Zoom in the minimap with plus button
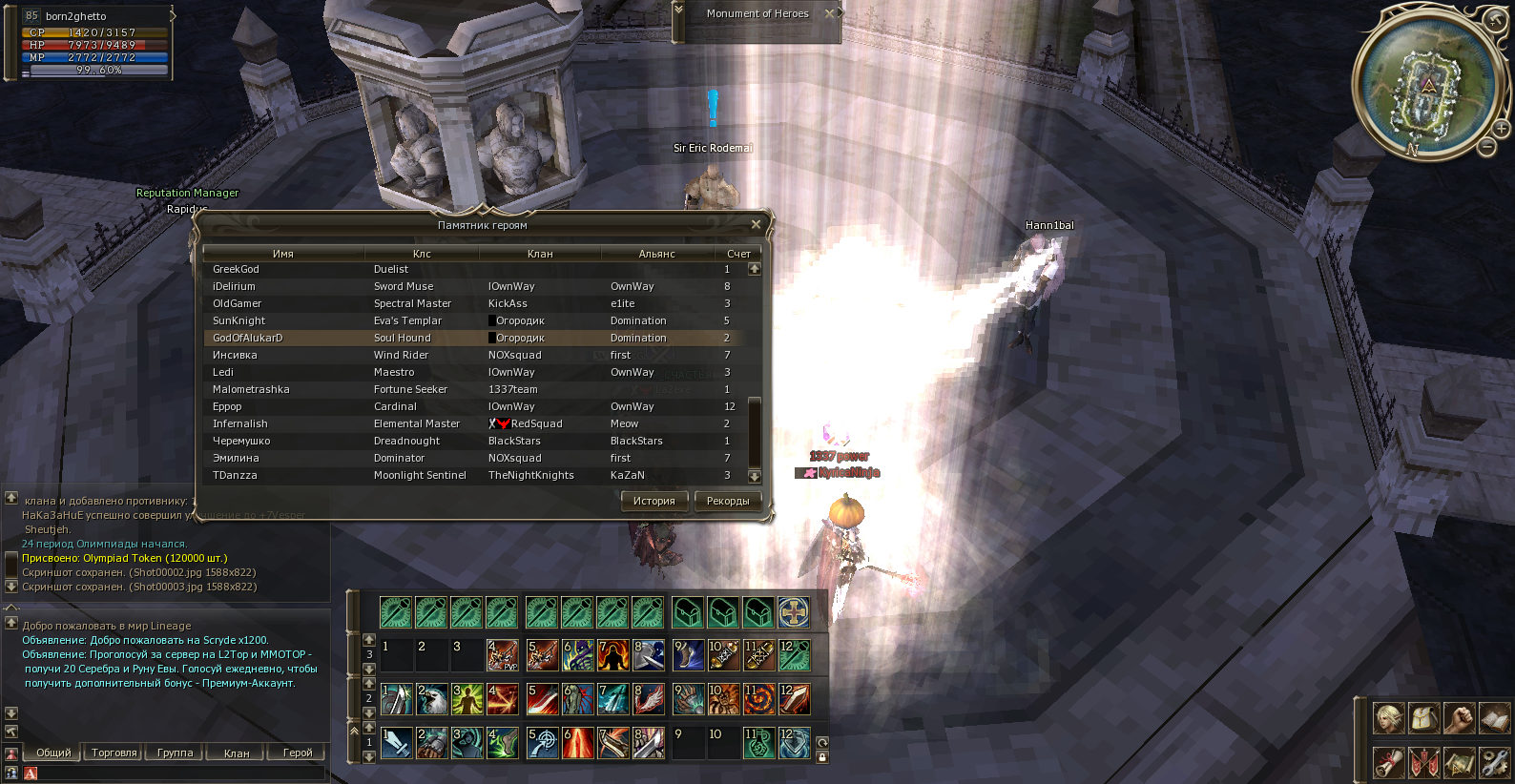Viewport: 1515px width, 784px height. (1501, 129)
